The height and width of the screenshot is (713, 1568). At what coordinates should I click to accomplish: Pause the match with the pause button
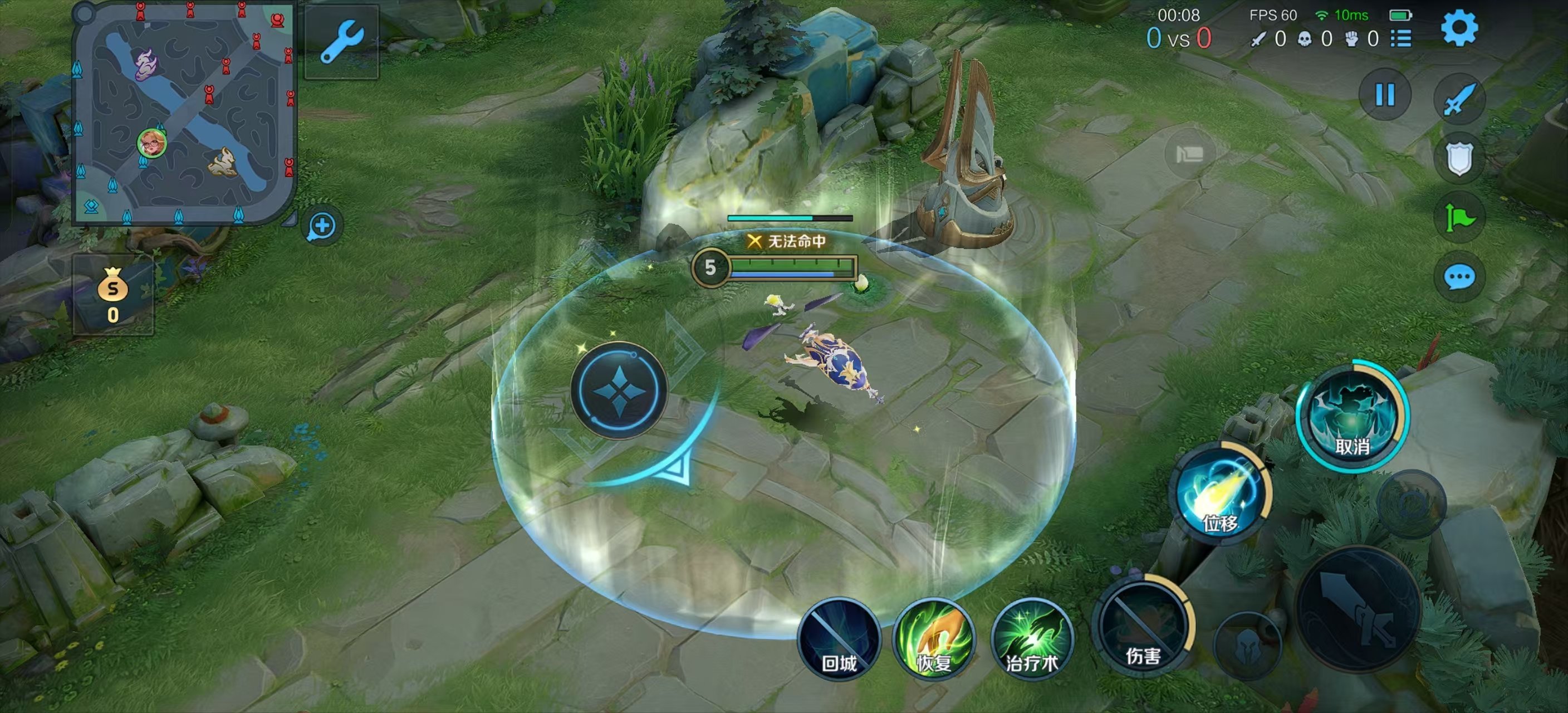coord(1385,94)
